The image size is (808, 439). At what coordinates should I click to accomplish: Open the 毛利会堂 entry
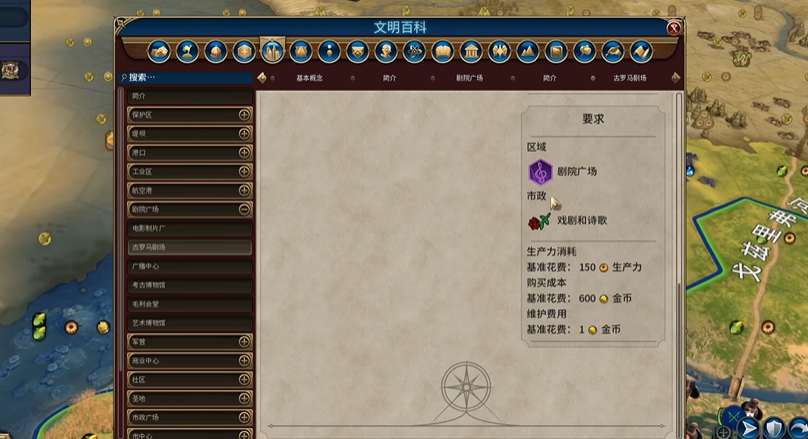point(188,304)
